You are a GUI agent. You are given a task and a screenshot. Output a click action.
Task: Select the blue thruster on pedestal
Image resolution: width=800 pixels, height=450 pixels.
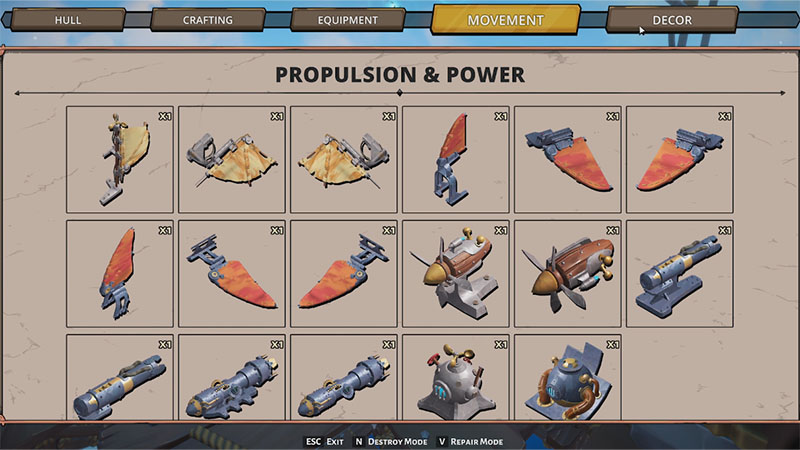point(680,273)
